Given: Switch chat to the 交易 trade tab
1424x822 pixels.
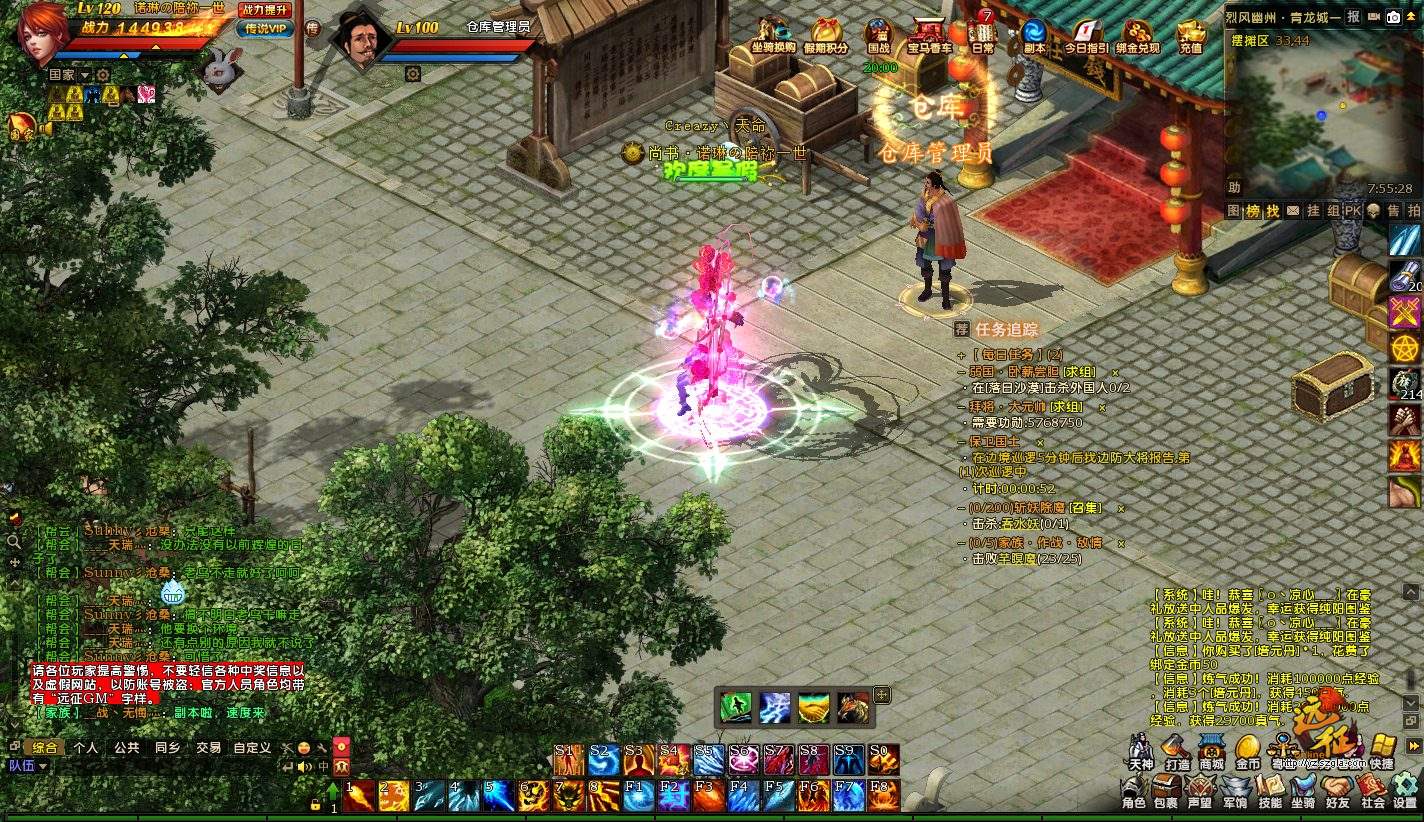Looking at the screenshot, I should pyautogui.click(x=208, y=747).
